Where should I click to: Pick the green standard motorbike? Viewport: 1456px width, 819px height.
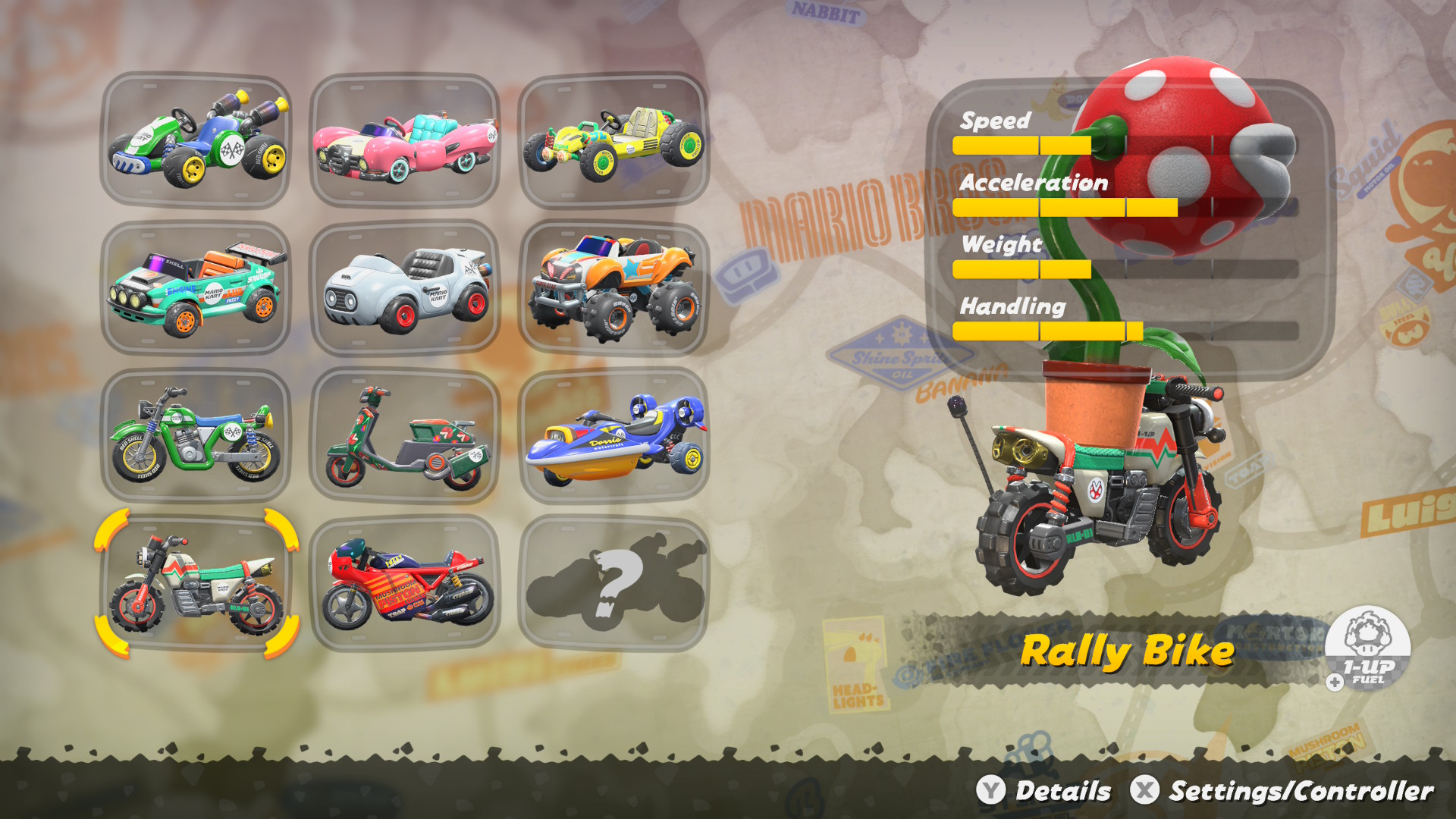tap(196, 436)
